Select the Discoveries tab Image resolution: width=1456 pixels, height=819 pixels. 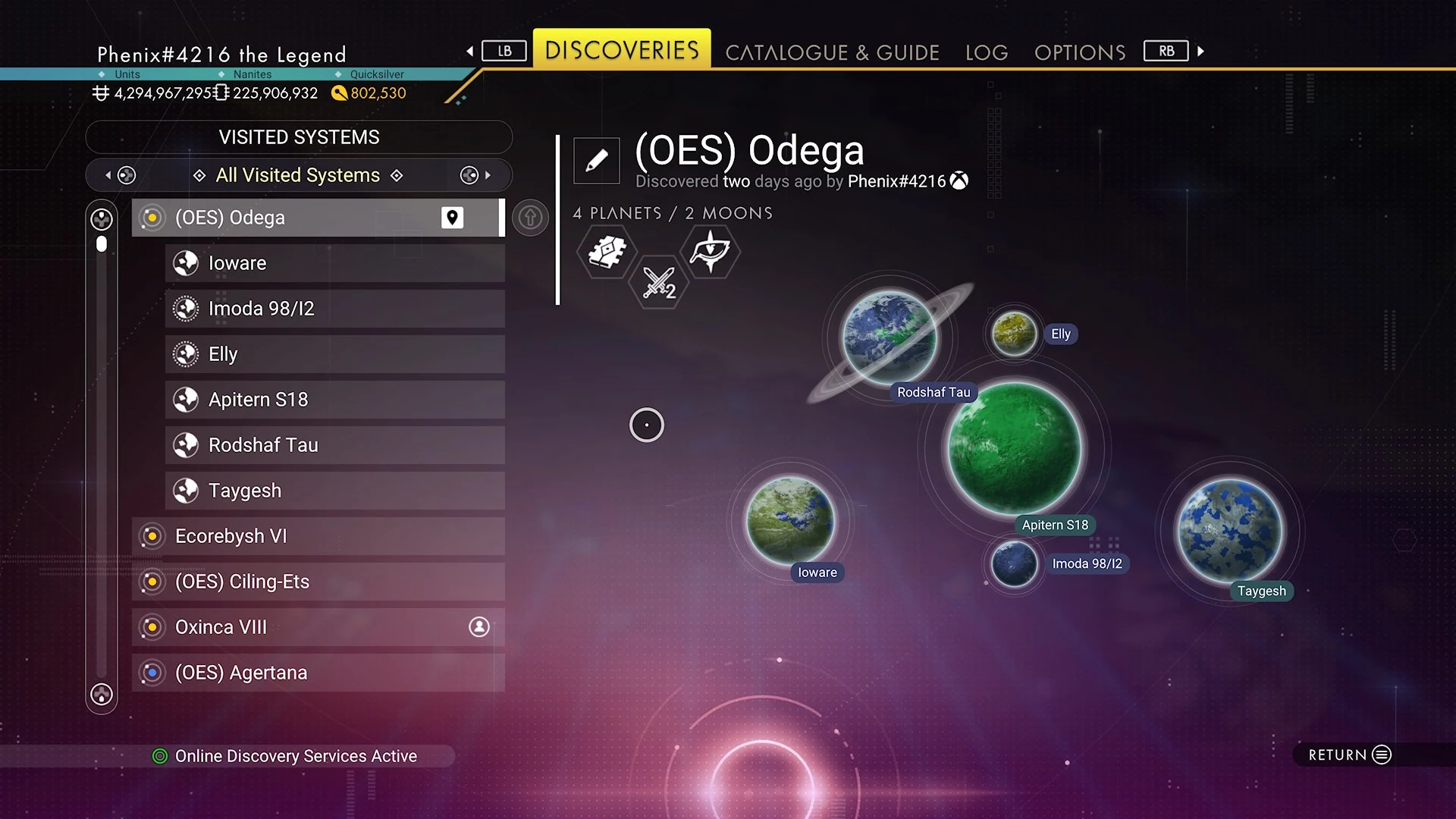[622, 50]
